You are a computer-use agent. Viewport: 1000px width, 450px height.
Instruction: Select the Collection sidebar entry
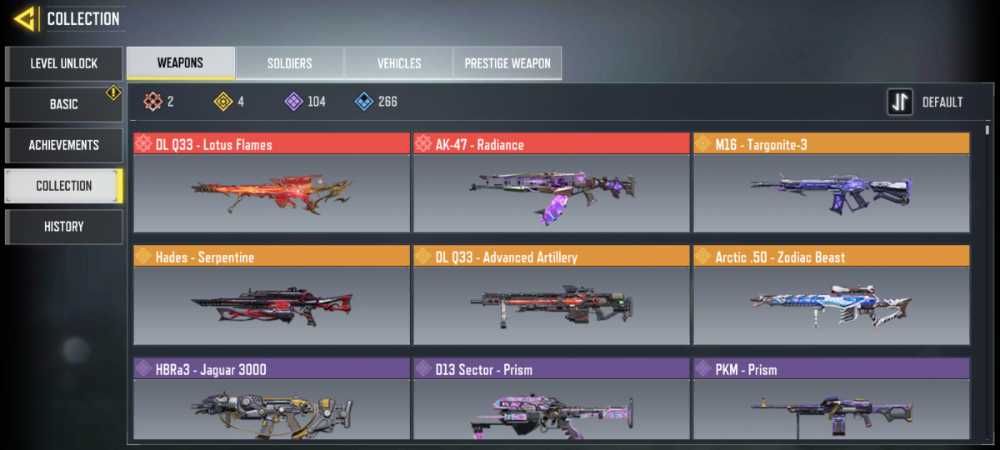pyautogui.click(x=63, y=186)
